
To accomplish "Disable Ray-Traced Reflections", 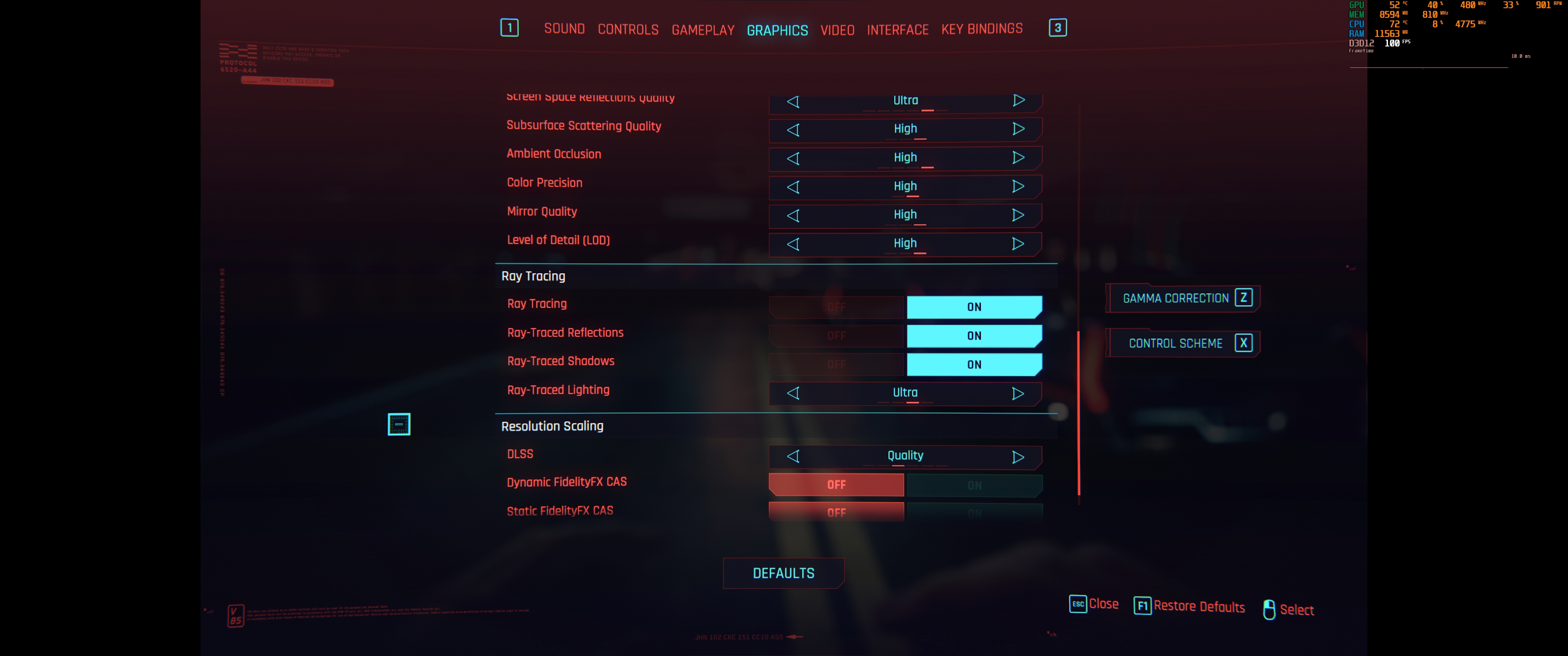I will click(837, 335).
